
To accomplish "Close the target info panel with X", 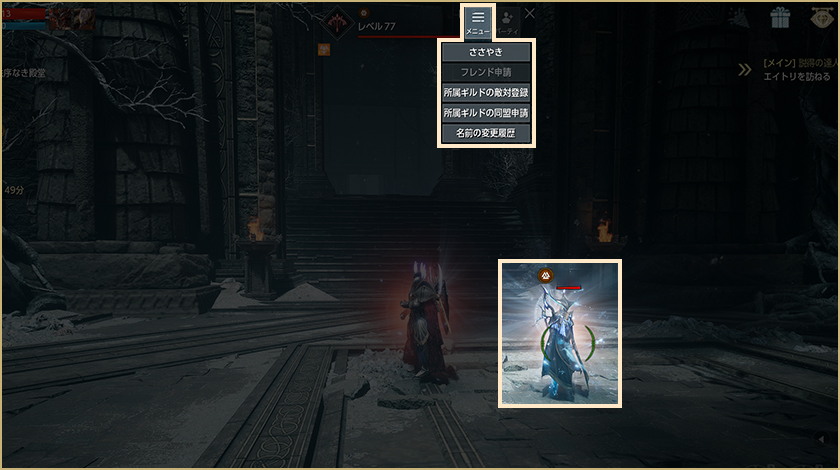I will coord(530,14).
